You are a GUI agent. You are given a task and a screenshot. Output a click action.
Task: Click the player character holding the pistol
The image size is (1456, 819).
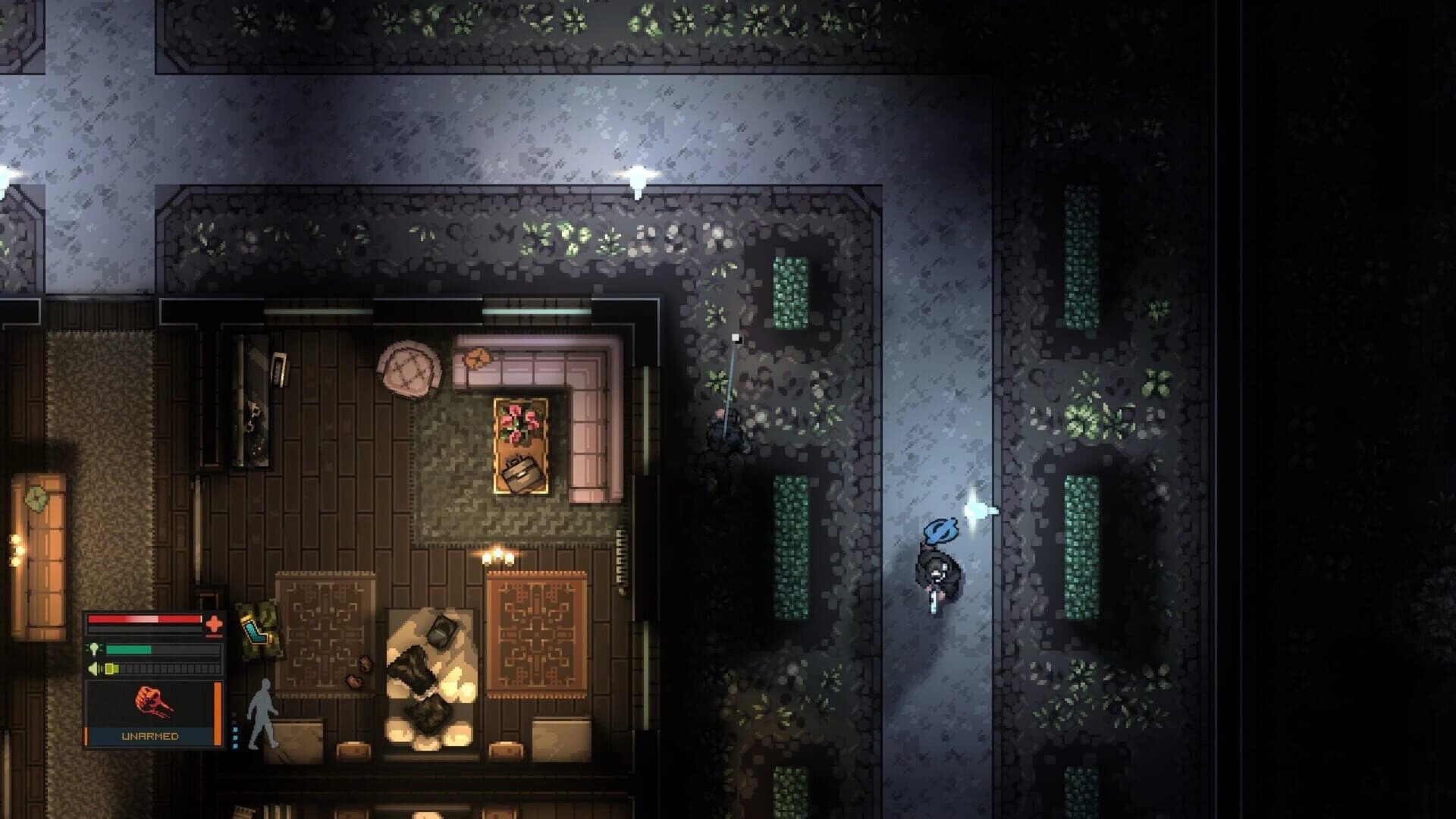[938, 573]
